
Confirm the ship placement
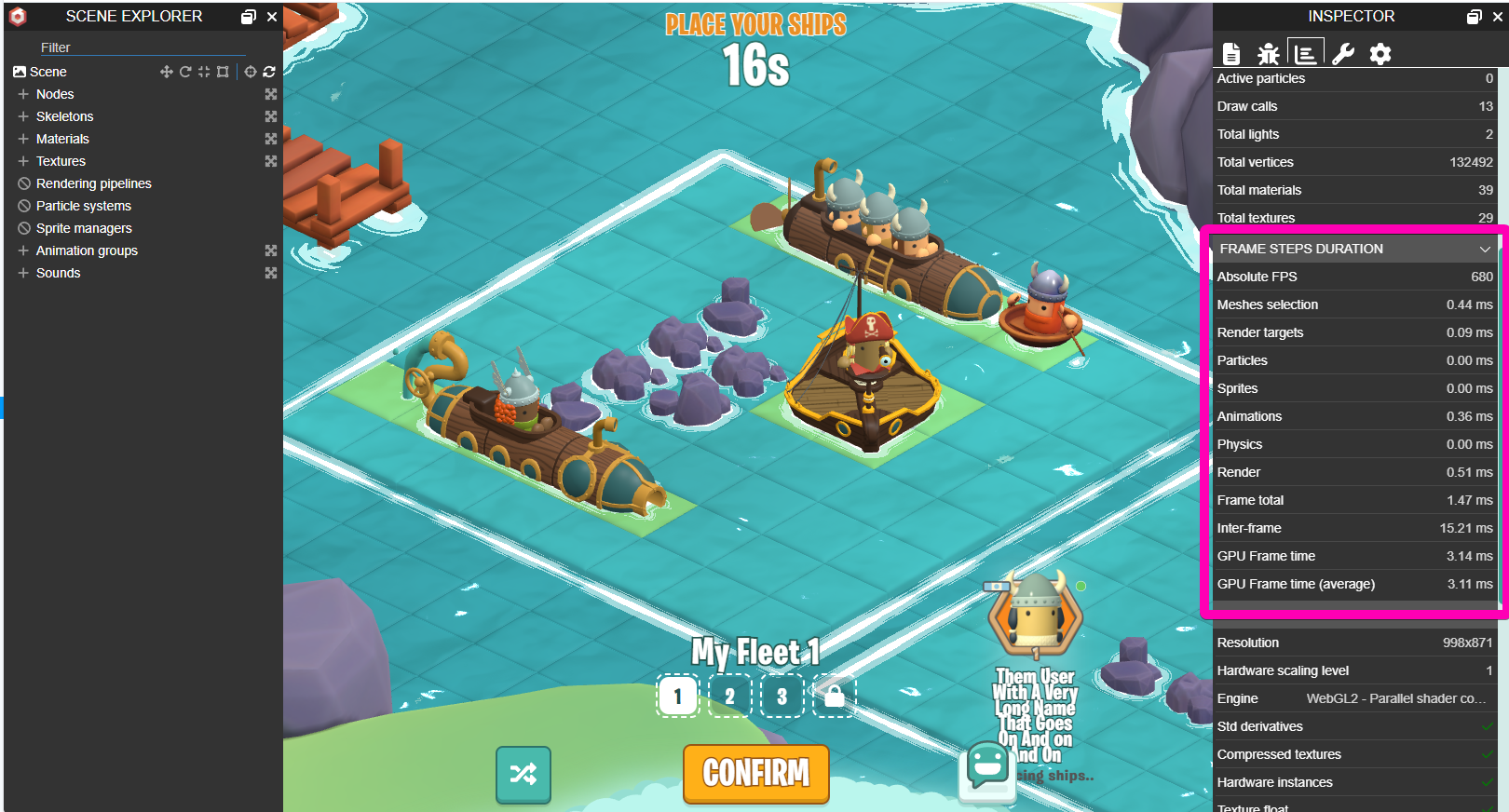[755, 773]
